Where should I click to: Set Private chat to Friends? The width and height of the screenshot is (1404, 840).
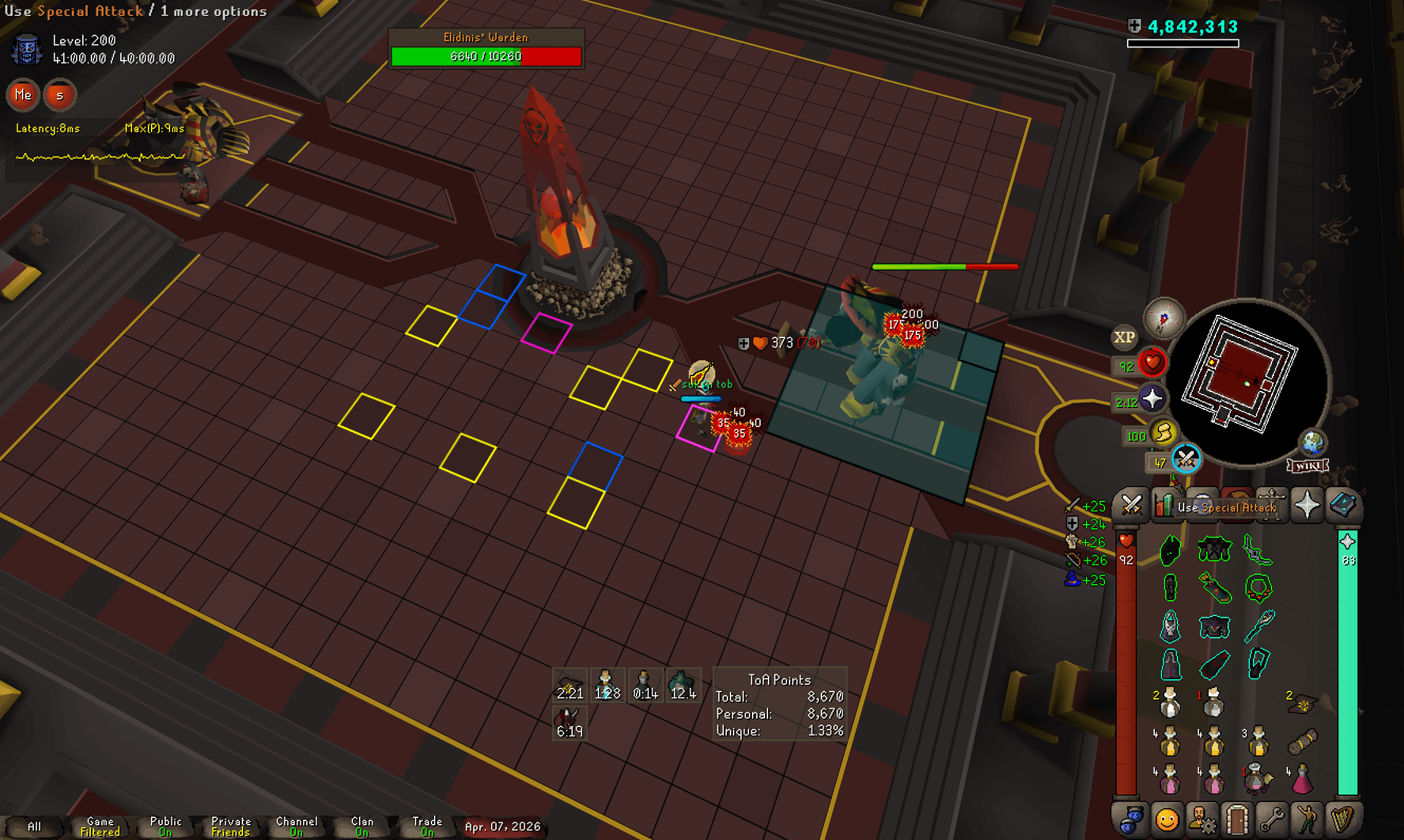click(231, 826)
